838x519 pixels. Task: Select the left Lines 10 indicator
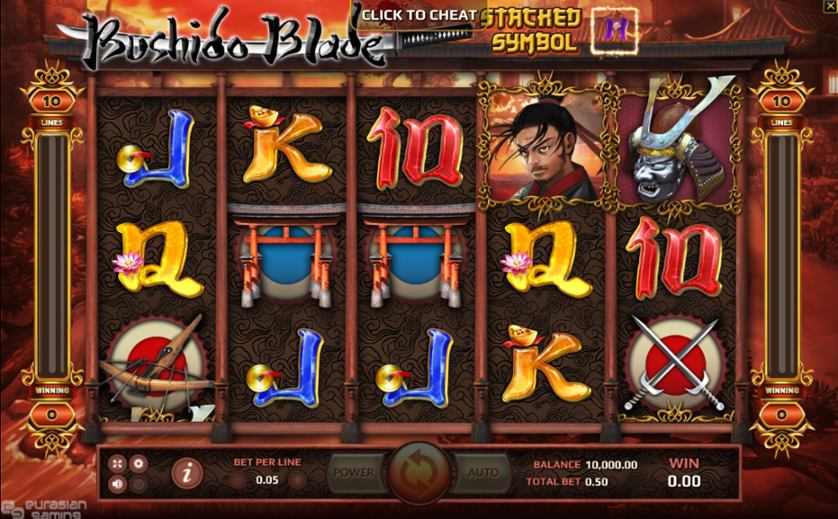54,101
